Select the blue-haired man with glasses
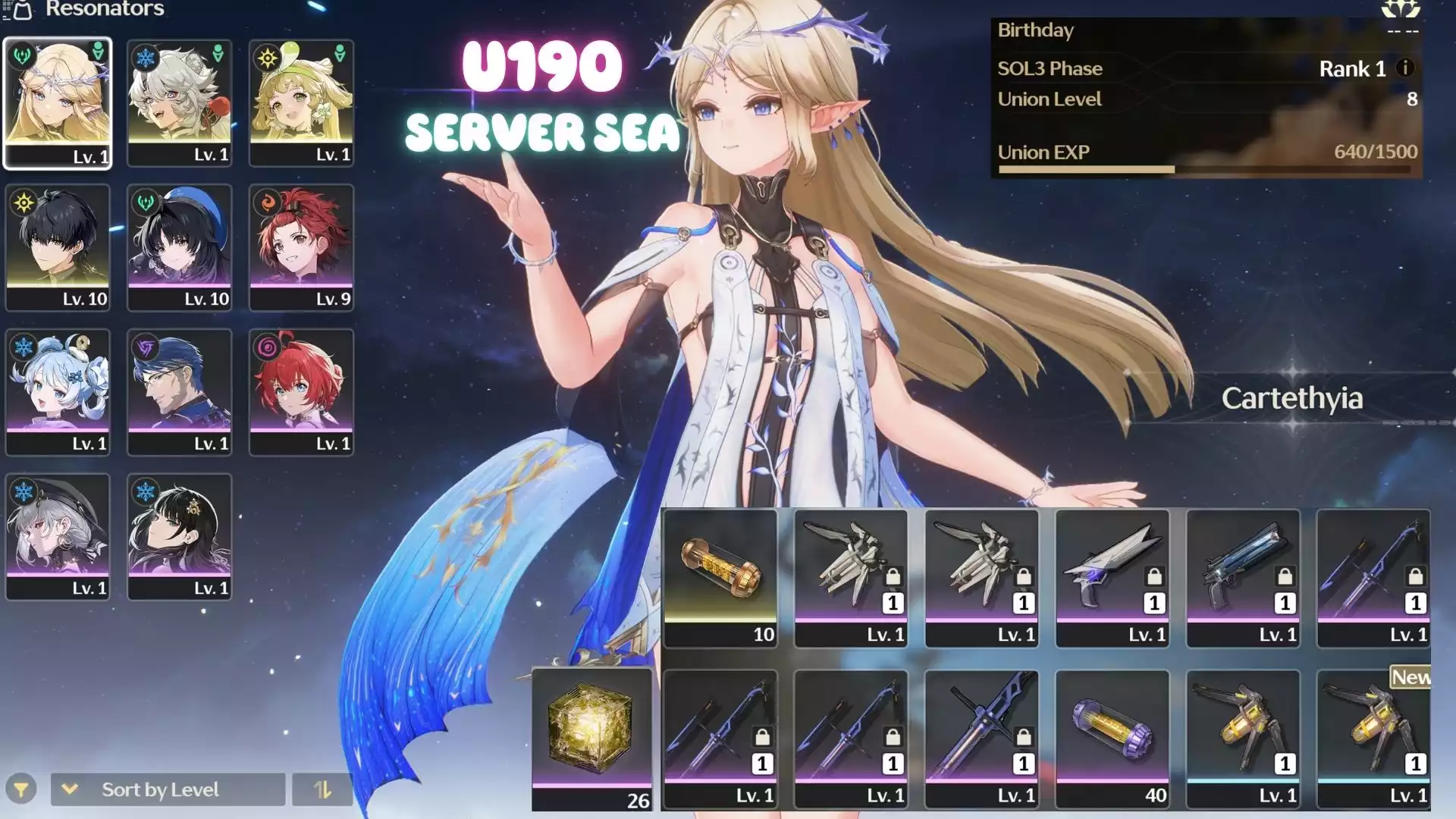 (x=180, y=392)
